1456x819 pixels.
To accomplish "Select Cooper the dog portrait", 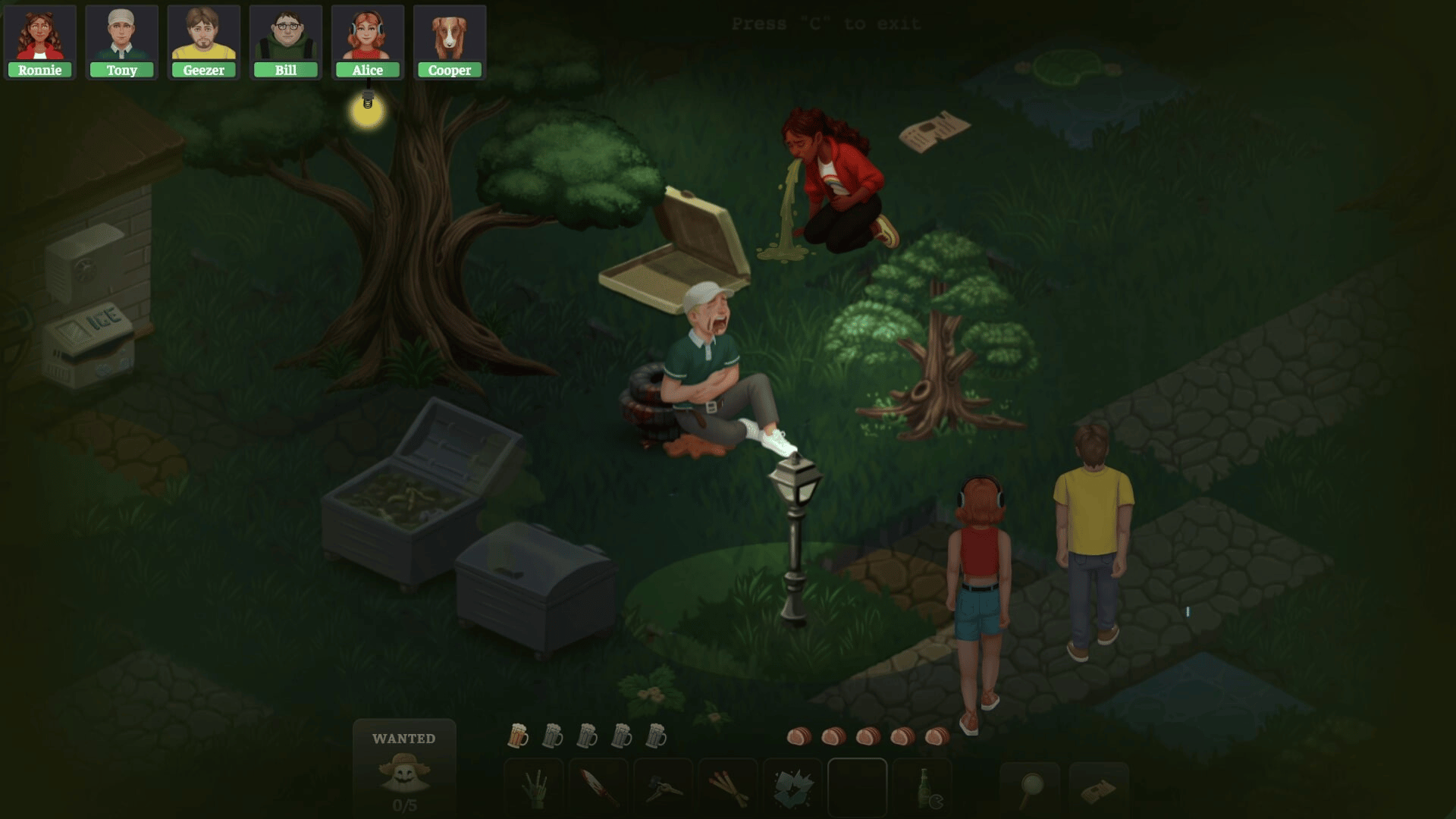I will [449, 42].
